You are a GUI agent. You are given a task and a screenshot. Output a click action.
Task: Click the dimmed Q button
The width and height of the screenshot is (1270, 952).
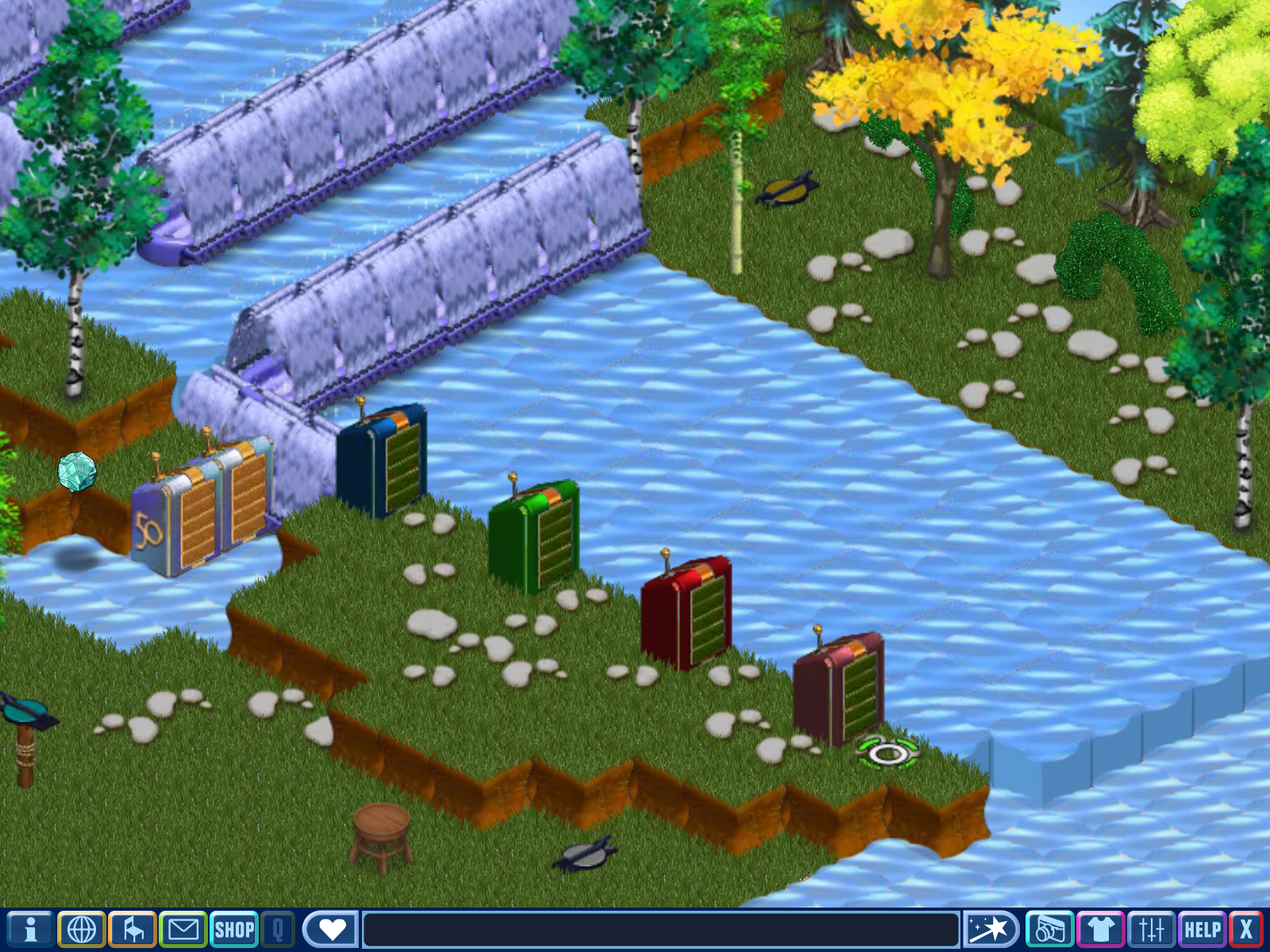tap(278, 929)
